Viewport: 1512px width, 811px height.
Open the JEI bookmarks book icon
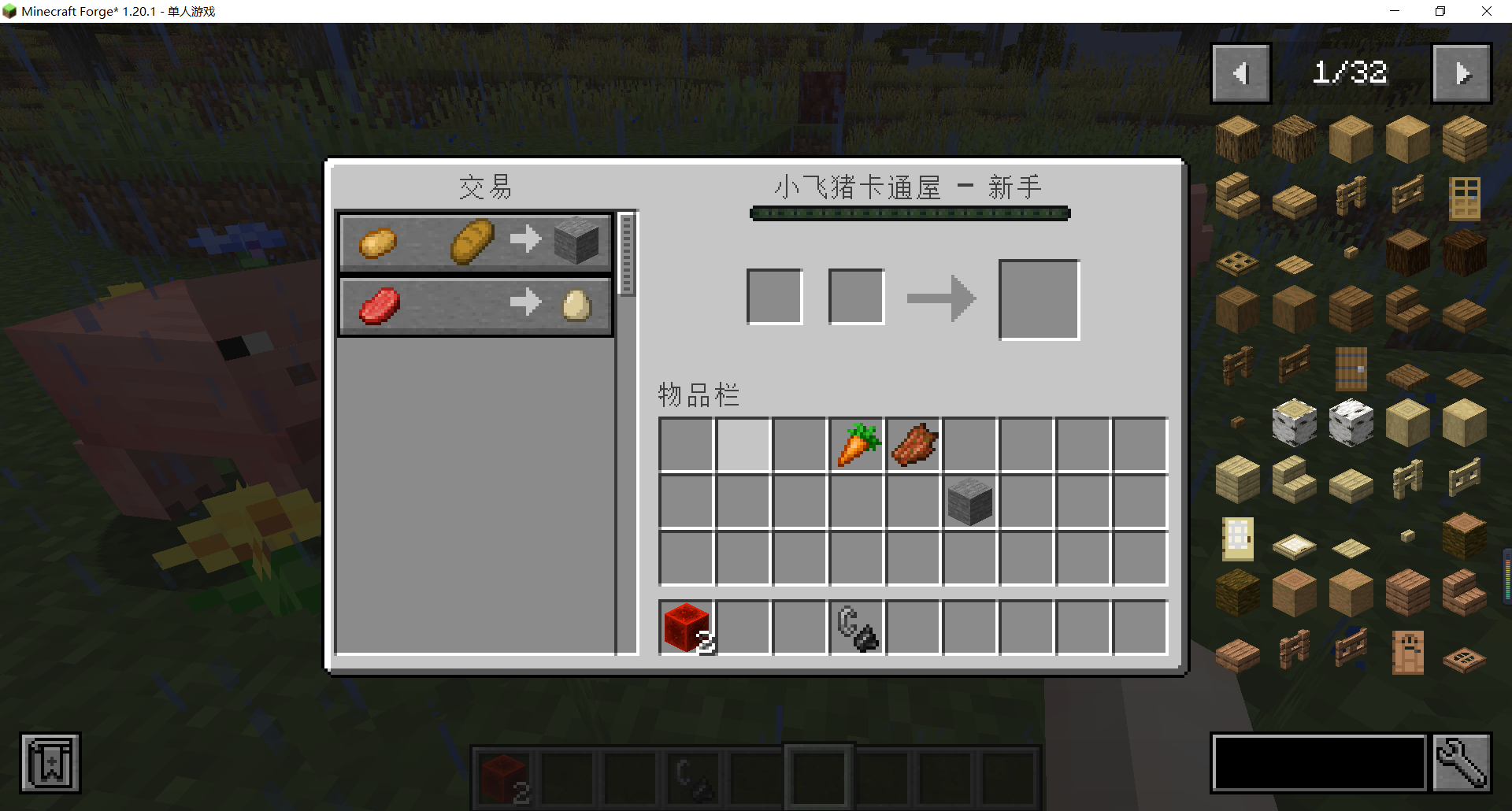point(50,762)
